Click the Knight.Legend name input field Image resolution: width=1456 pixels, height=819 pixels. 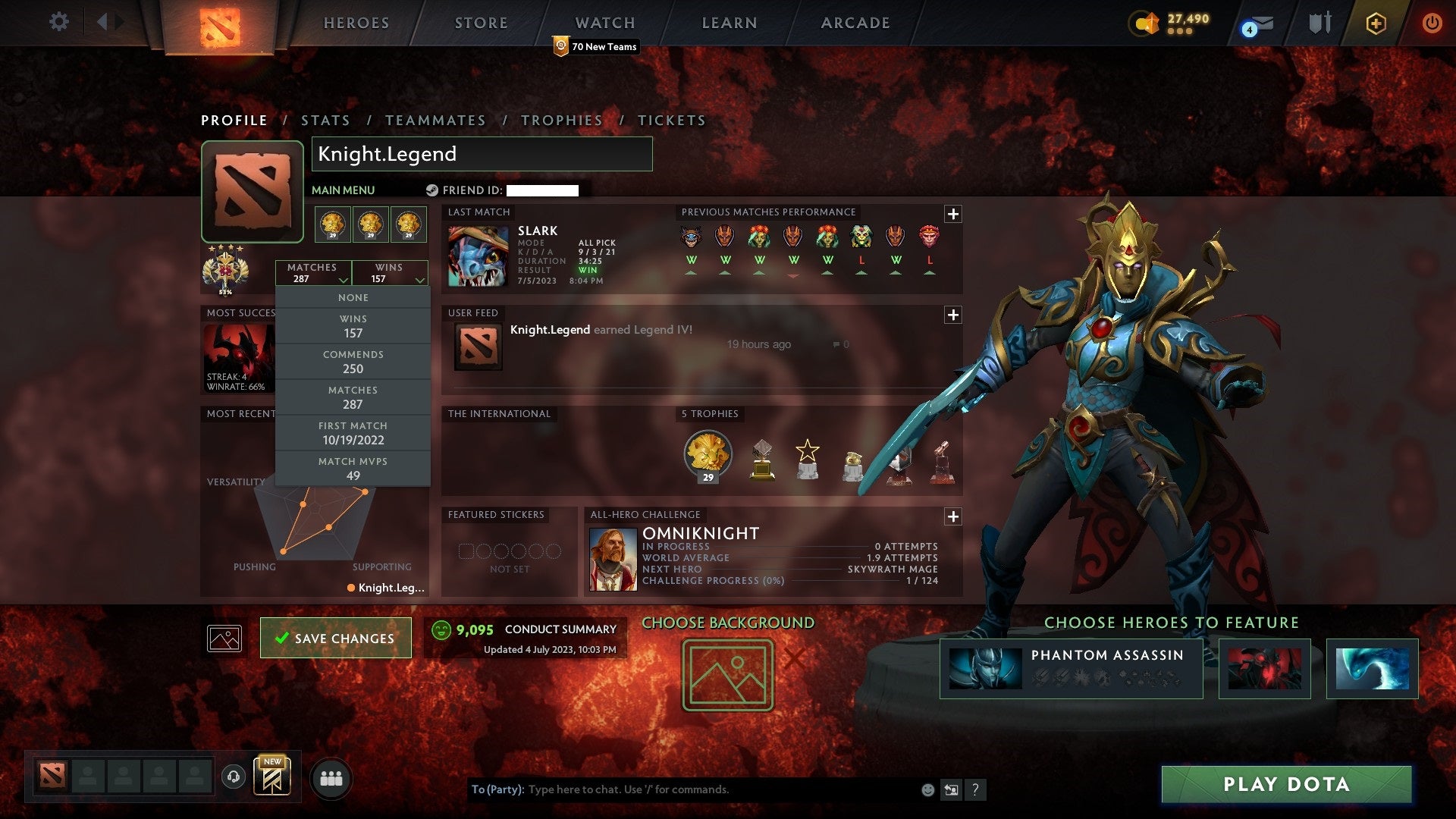pyautogui.click(x=482, y=154)
